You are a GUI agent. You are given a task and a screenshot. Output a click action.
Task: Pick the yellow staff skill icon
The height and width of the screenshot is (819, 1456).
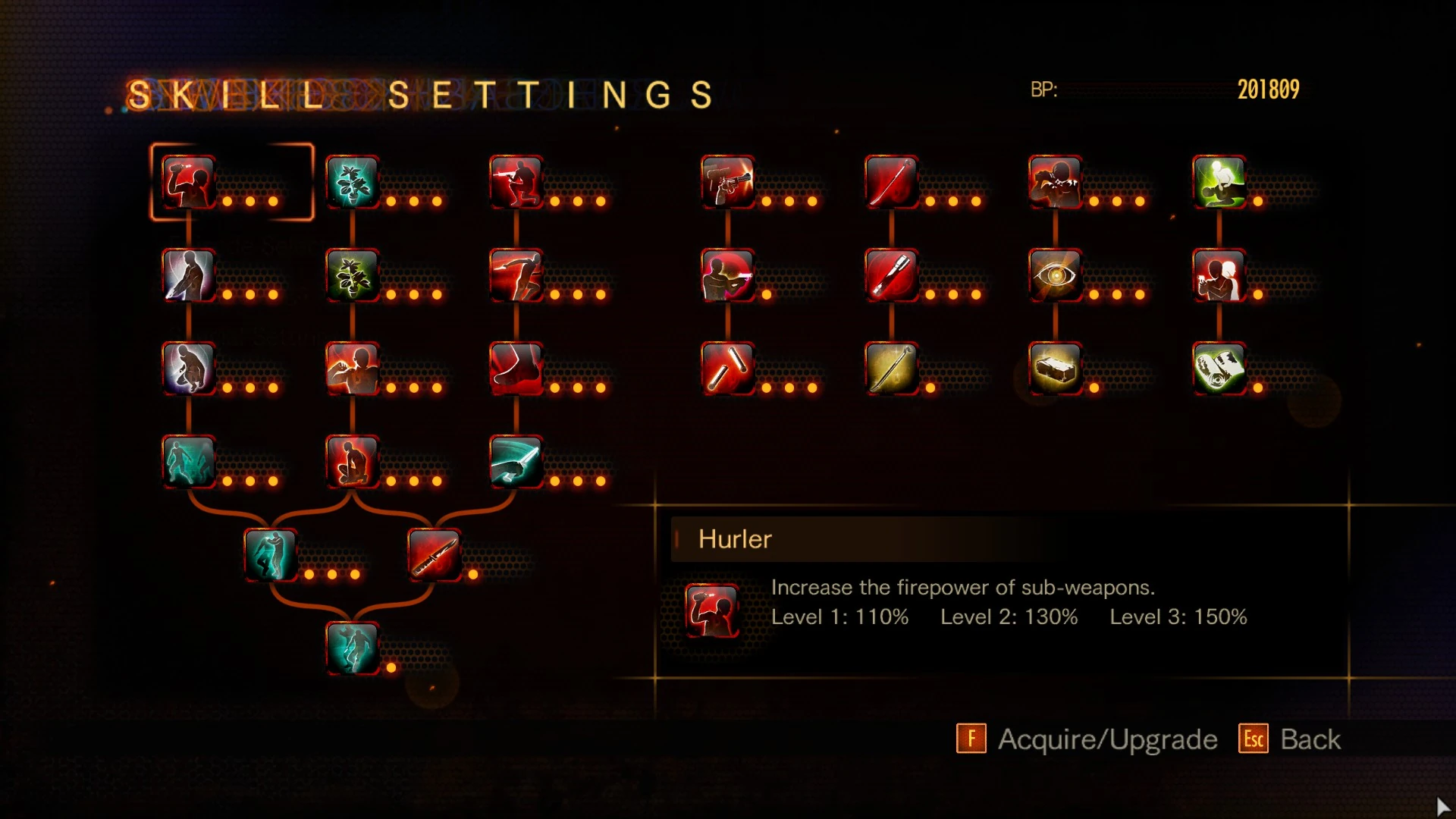click(x=891, y=369)
